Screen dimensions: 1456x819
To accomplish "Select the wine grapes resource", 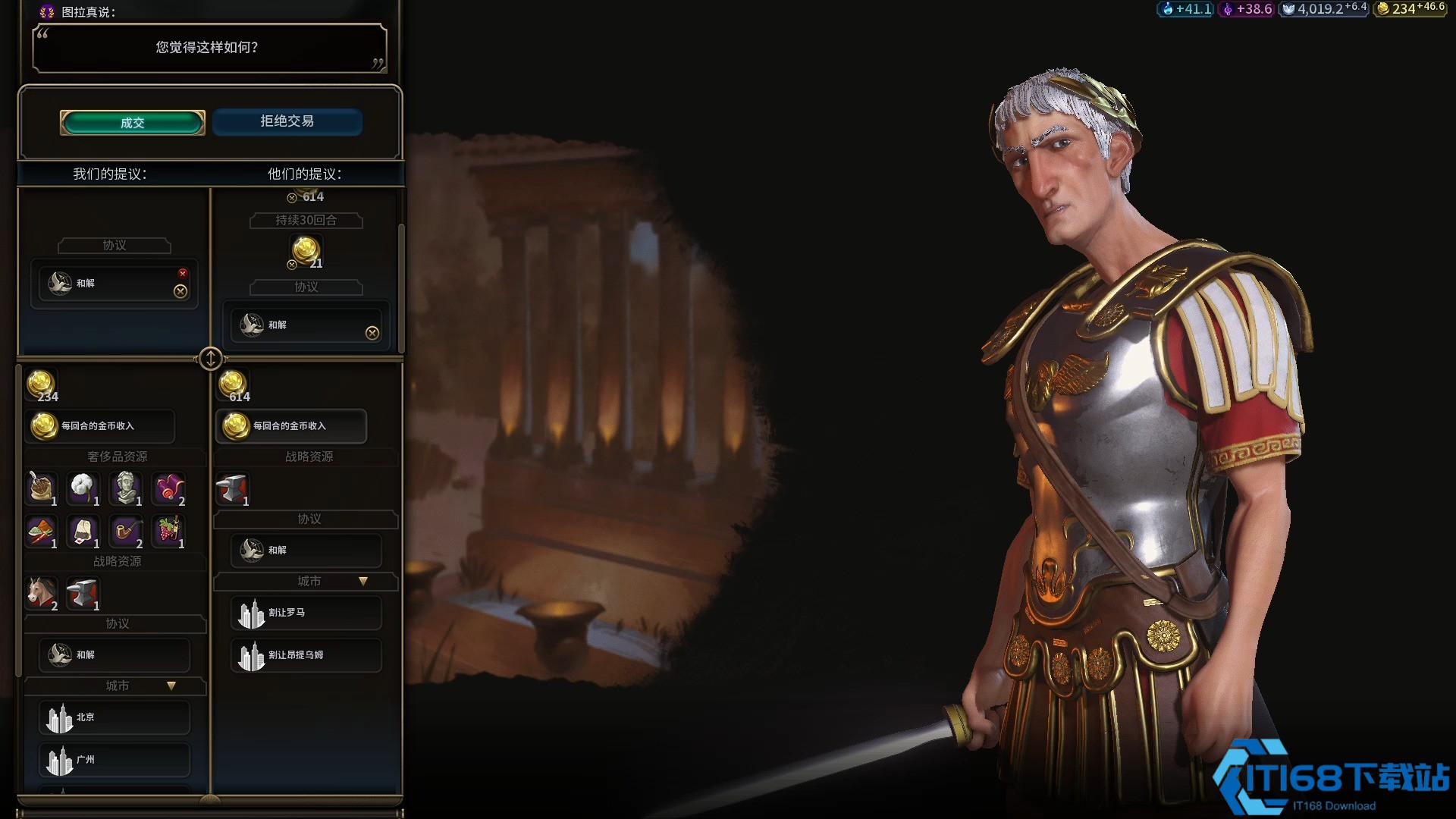I will (x=168, y=531).
